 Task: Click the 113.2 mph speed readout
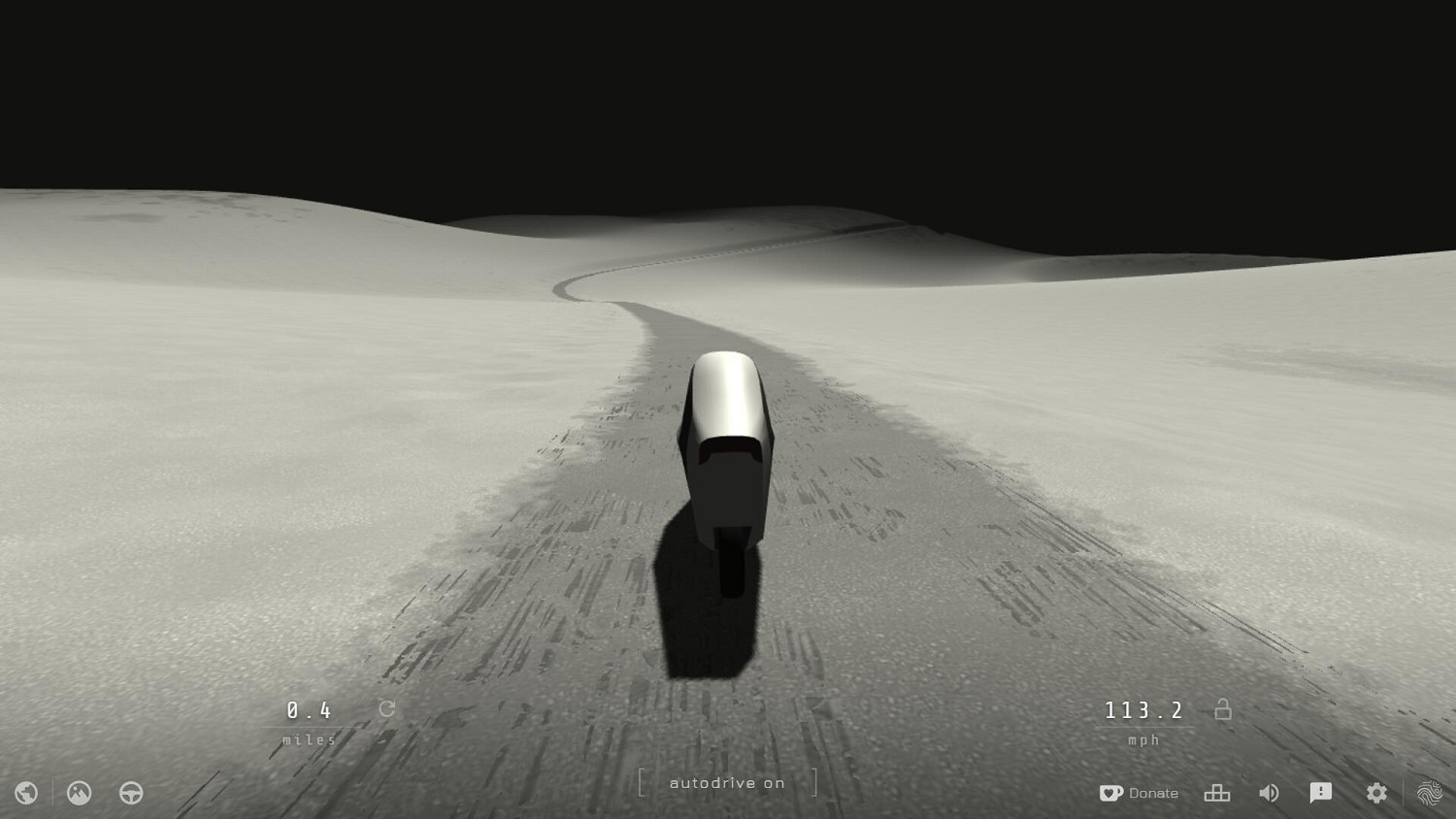[1143, 709]
